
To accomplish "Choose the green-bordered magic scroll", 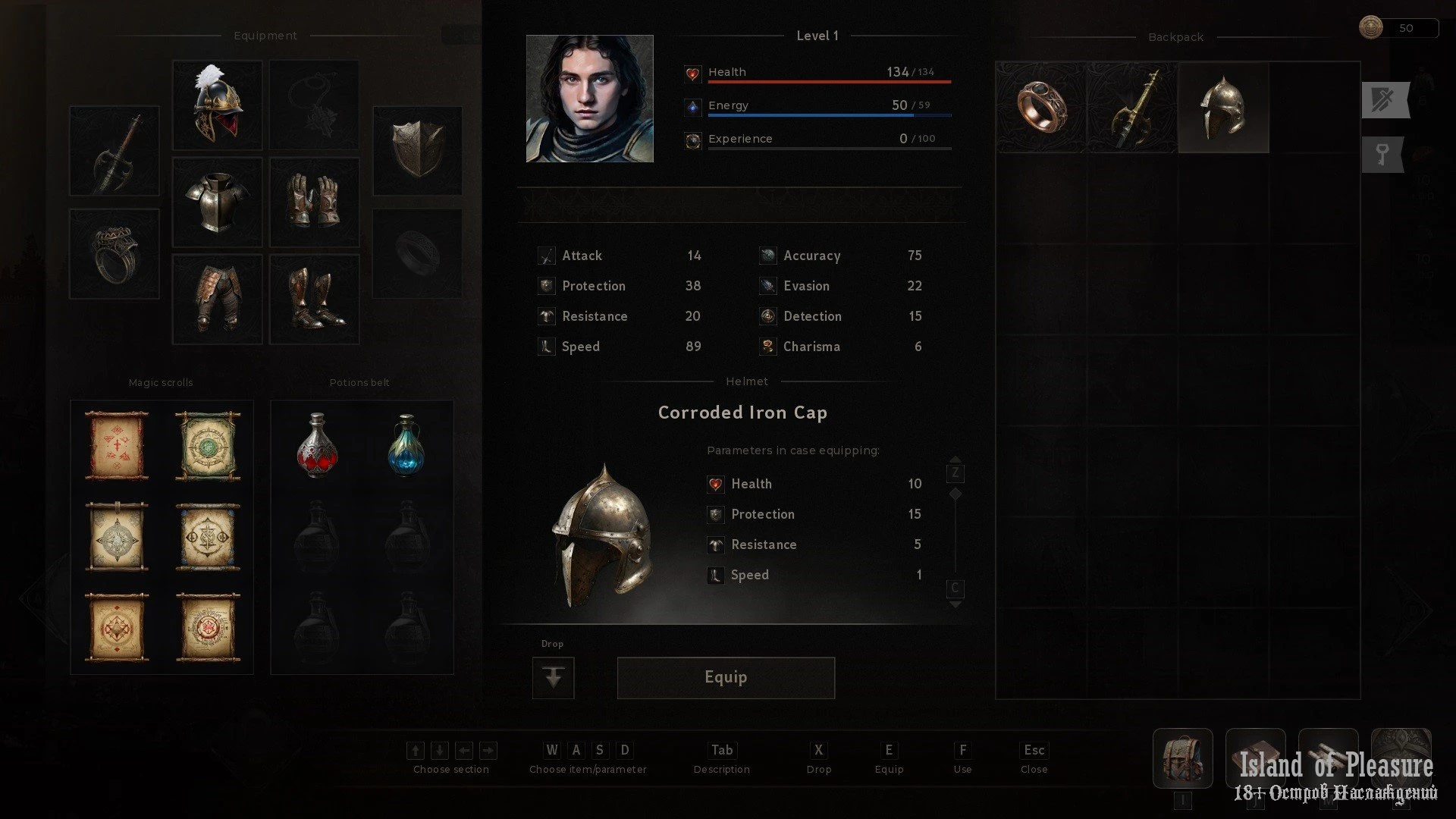I will click(208, 446).
